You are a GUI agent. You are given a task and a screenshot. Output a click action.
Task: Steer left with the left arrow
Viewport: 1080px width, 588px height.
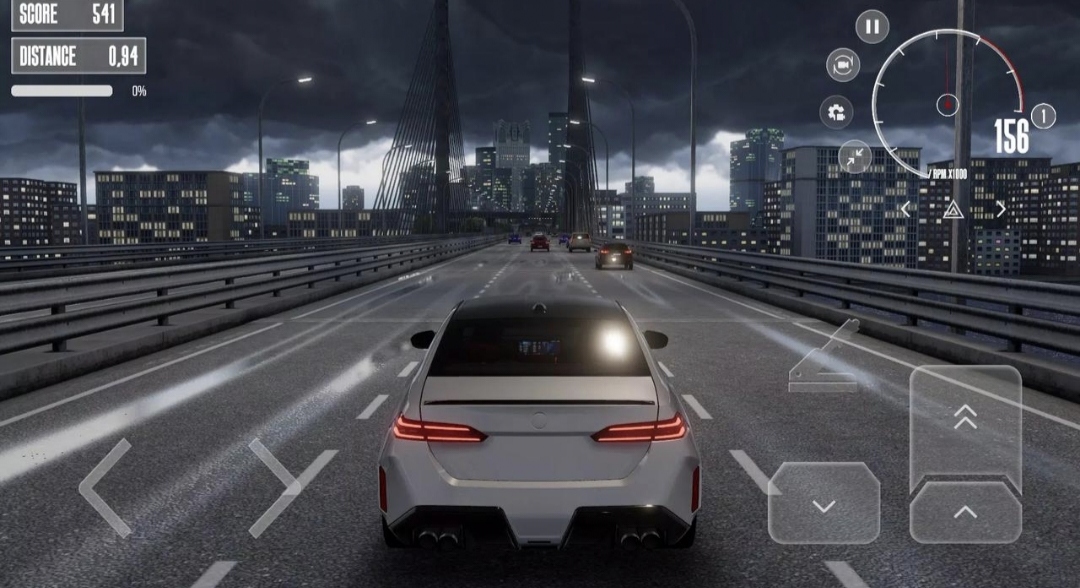[x=104, y=488]
